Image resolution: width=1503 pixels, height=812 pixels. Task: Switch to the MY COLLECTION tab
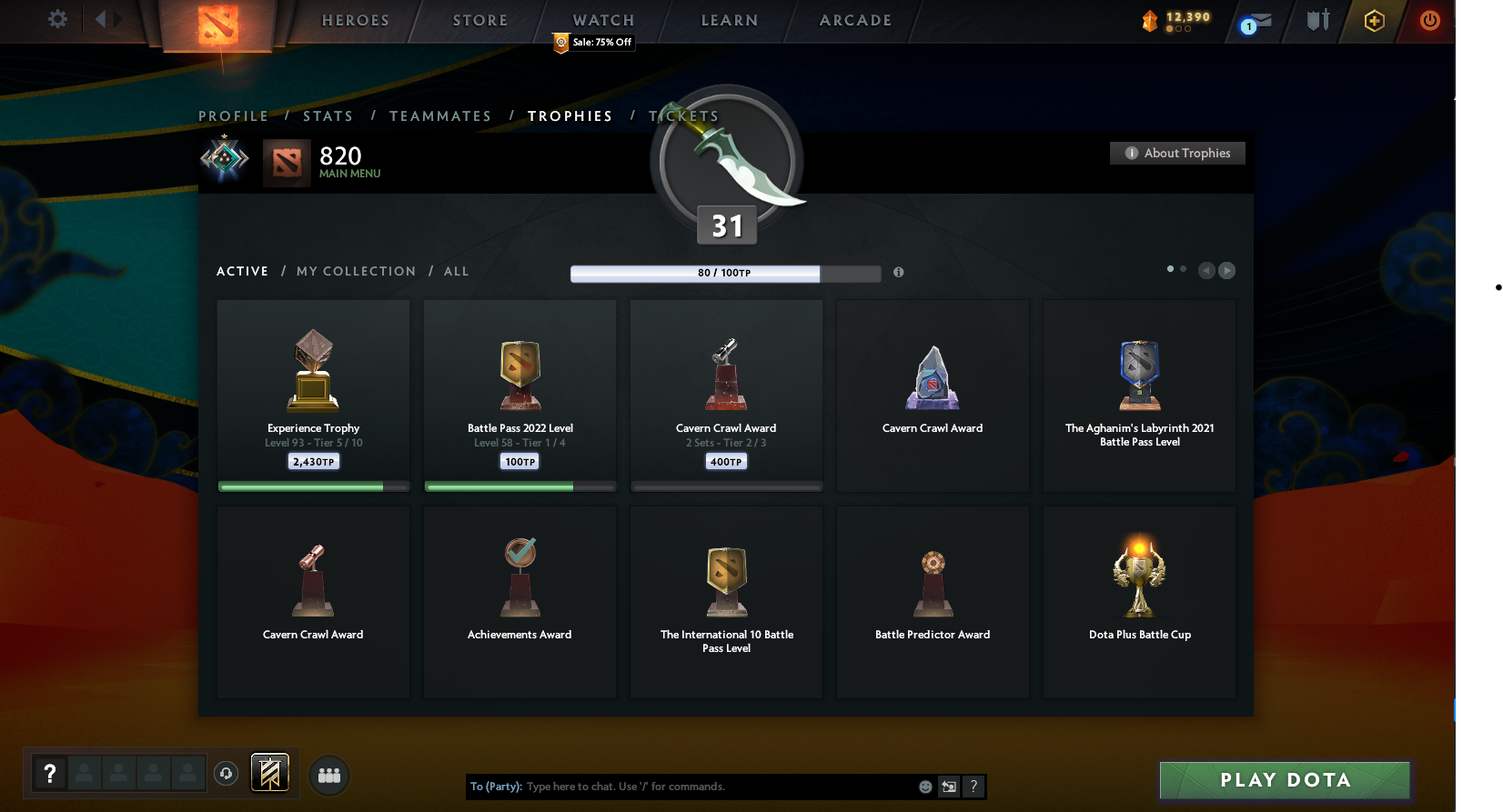[356, 271]
